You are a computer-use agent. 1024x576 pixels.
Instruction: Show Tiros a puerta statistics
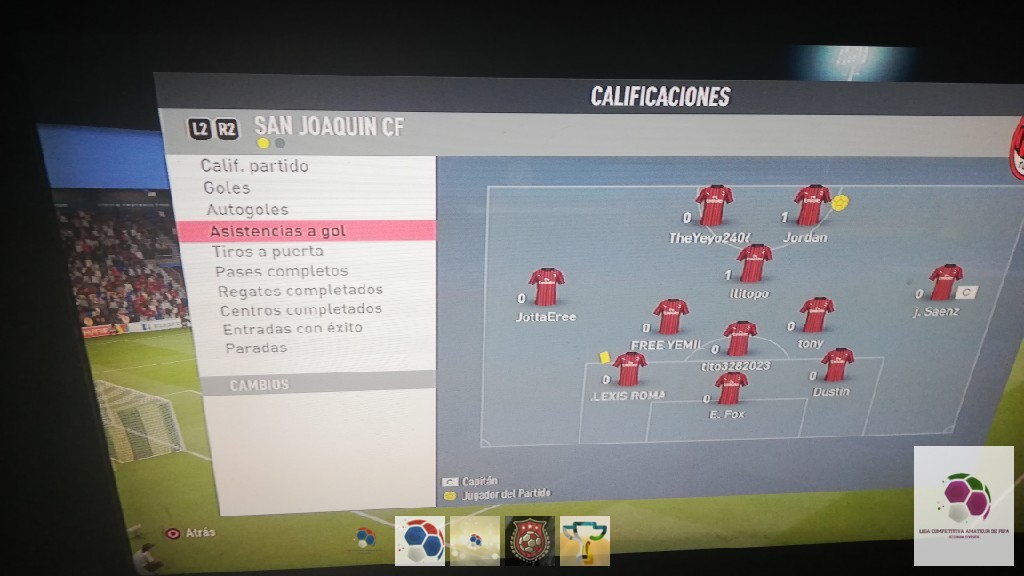(267, 252)
